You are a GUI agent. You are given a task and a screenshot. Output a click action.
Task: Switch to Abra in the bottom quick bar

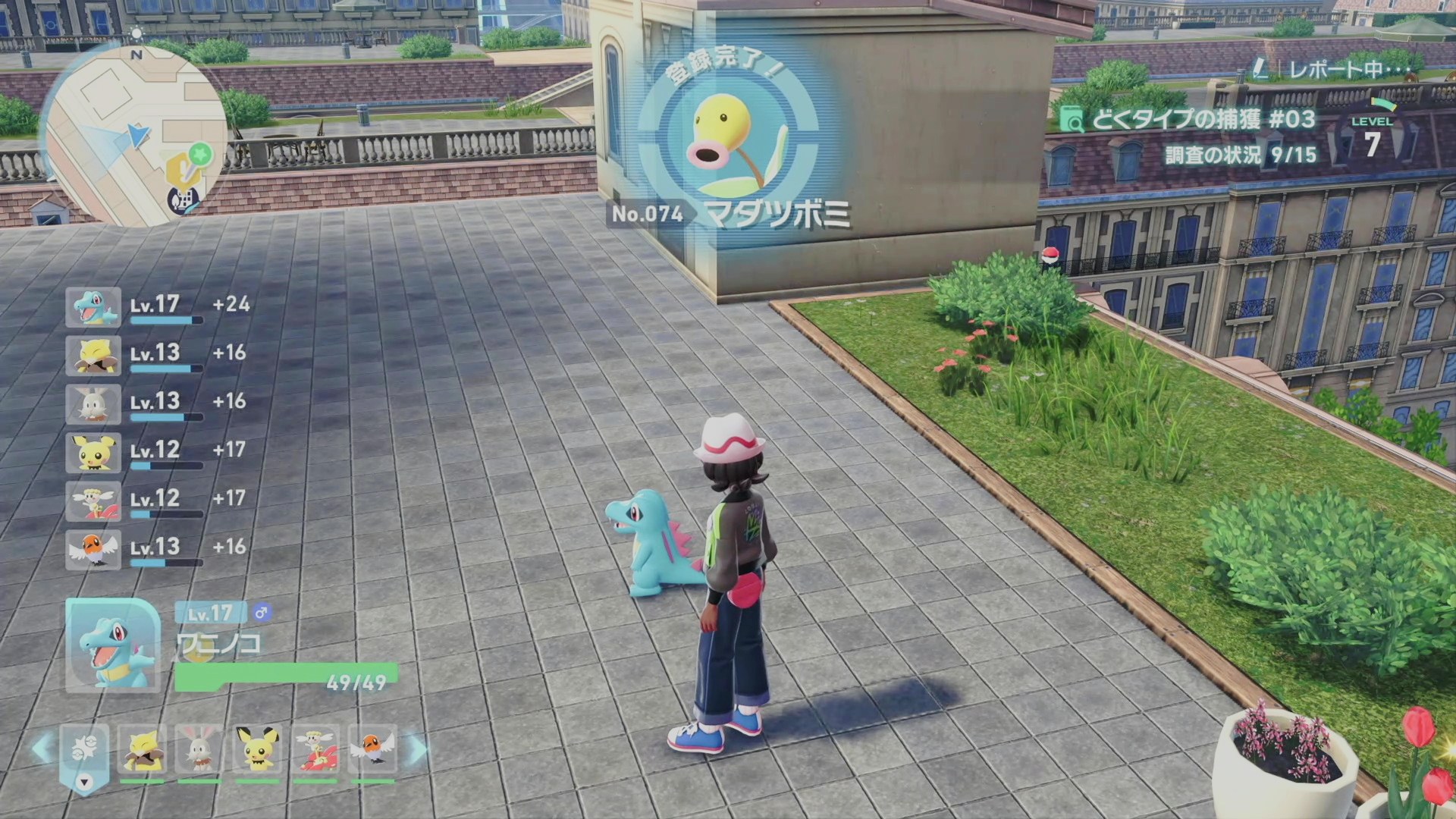coord(142,751)
